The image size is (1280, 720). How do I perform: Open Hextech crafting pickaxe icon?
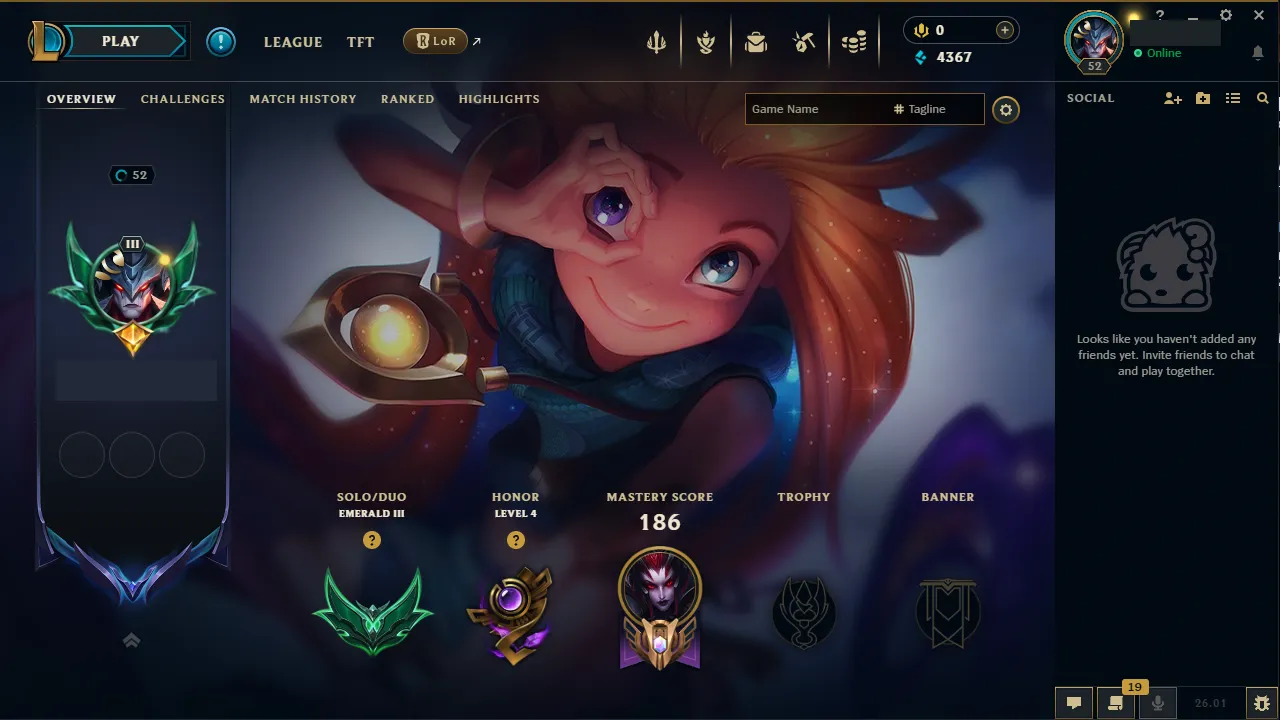[804, 41]
